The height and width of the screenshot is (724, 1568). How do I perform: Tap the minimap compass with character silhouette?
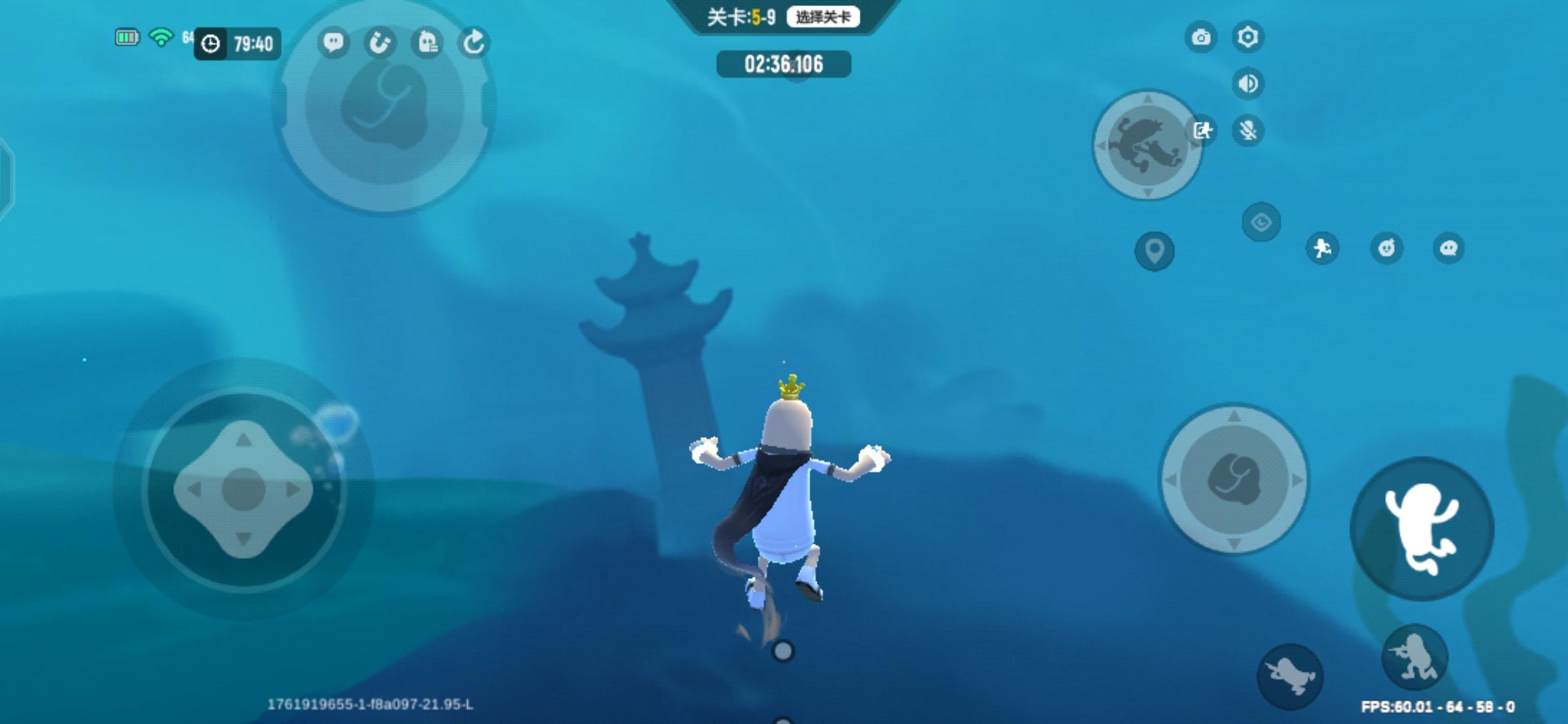point(1147,143)
